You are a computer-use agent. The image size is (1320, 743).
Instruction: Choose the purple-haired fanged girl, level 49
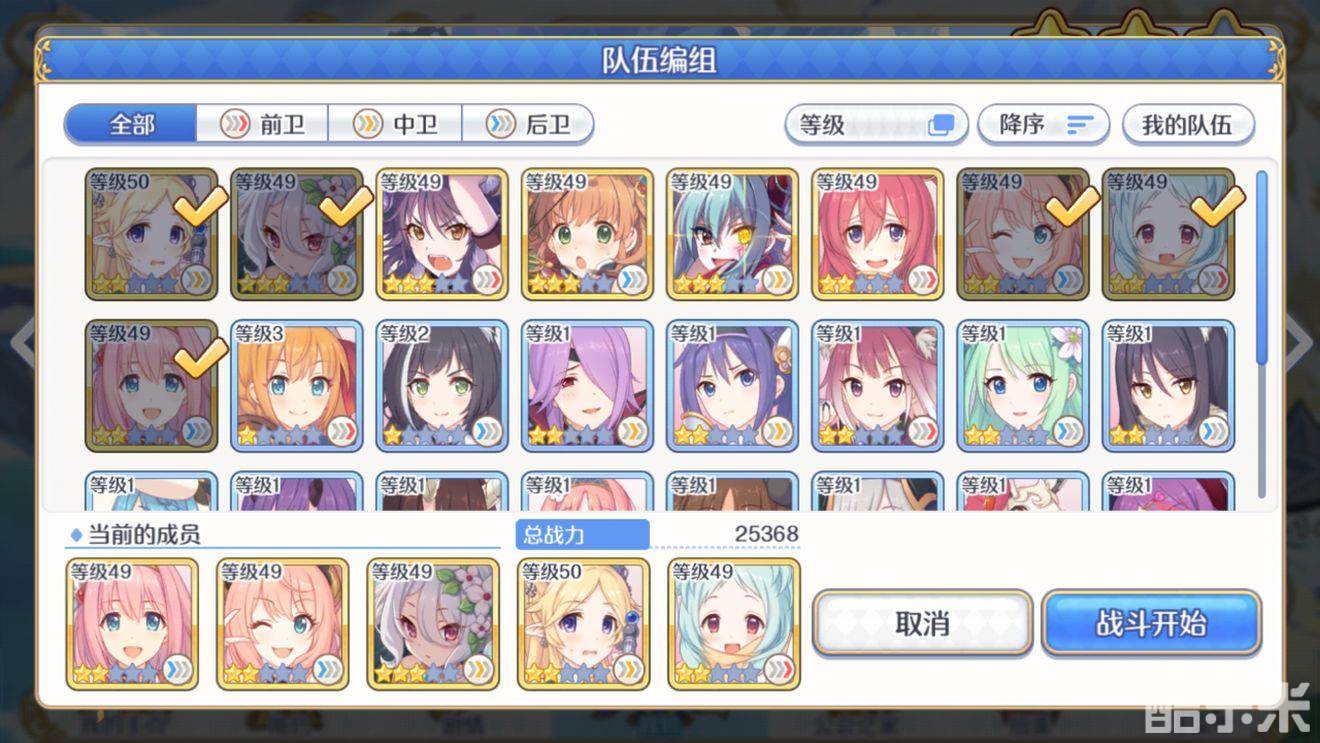[442, 234]
